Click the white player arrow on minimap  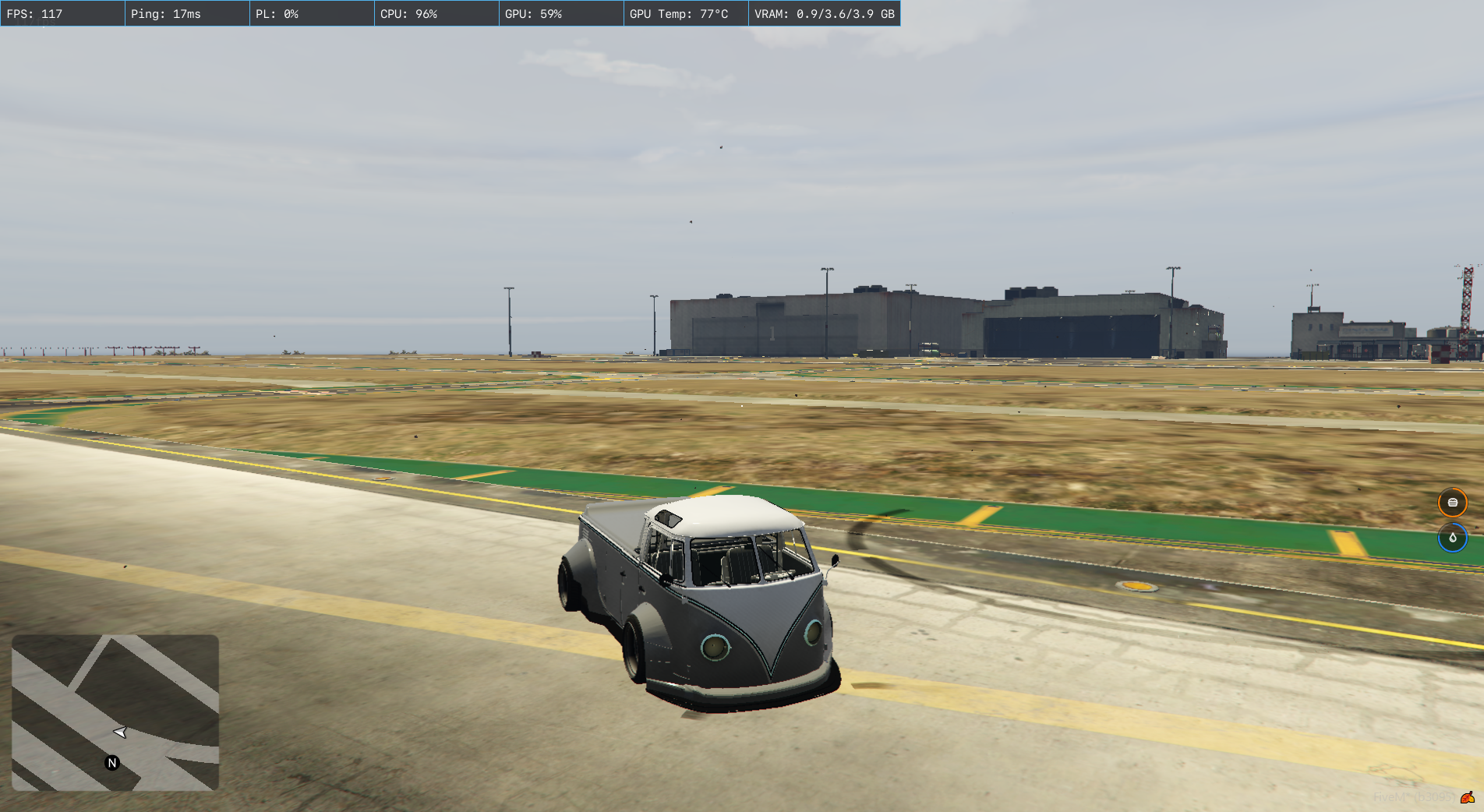[x=120, y=732]
